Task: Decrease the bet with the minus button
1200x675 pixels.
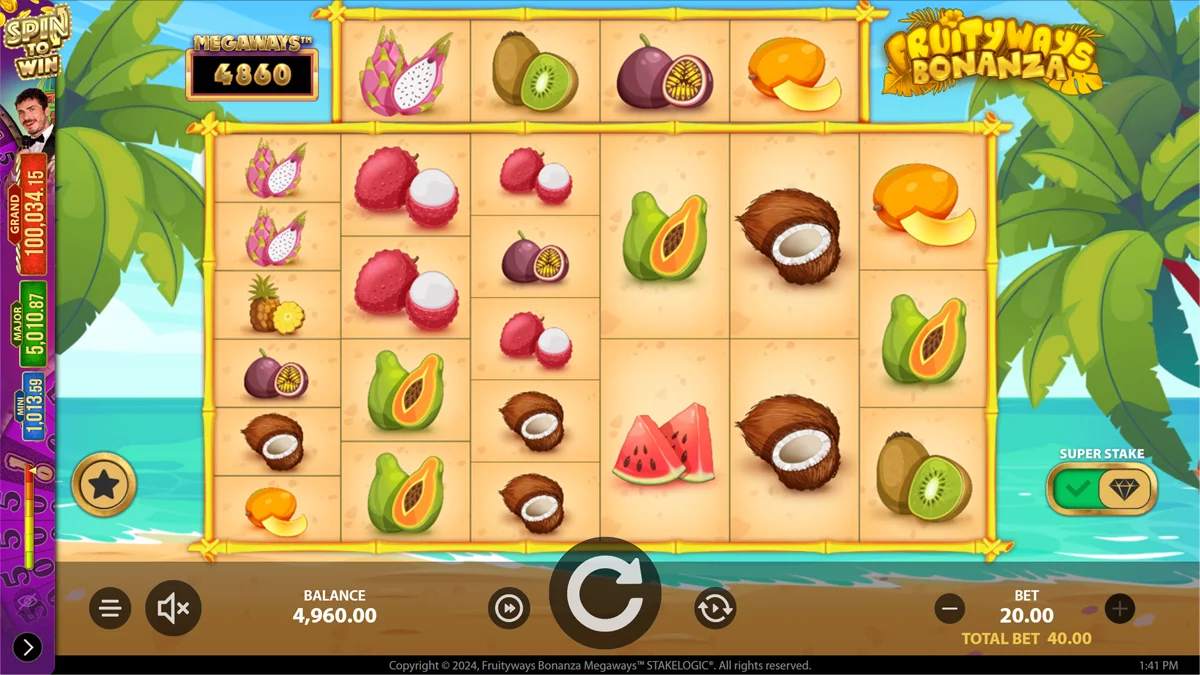Action: point(950,607)
